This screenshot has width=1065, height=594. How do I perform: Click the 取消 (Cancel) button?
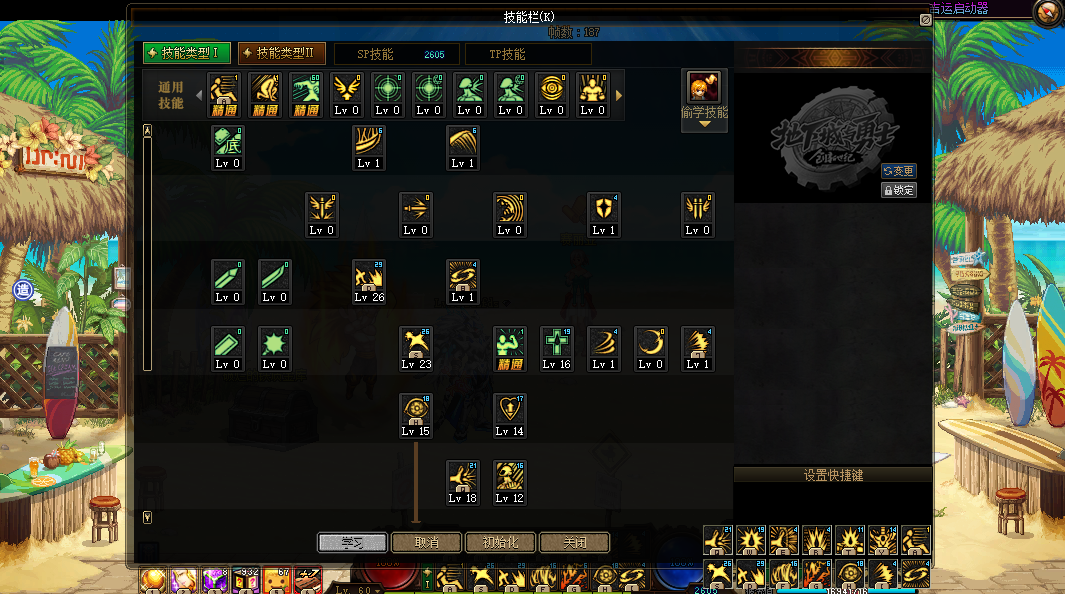click(426, 543)
